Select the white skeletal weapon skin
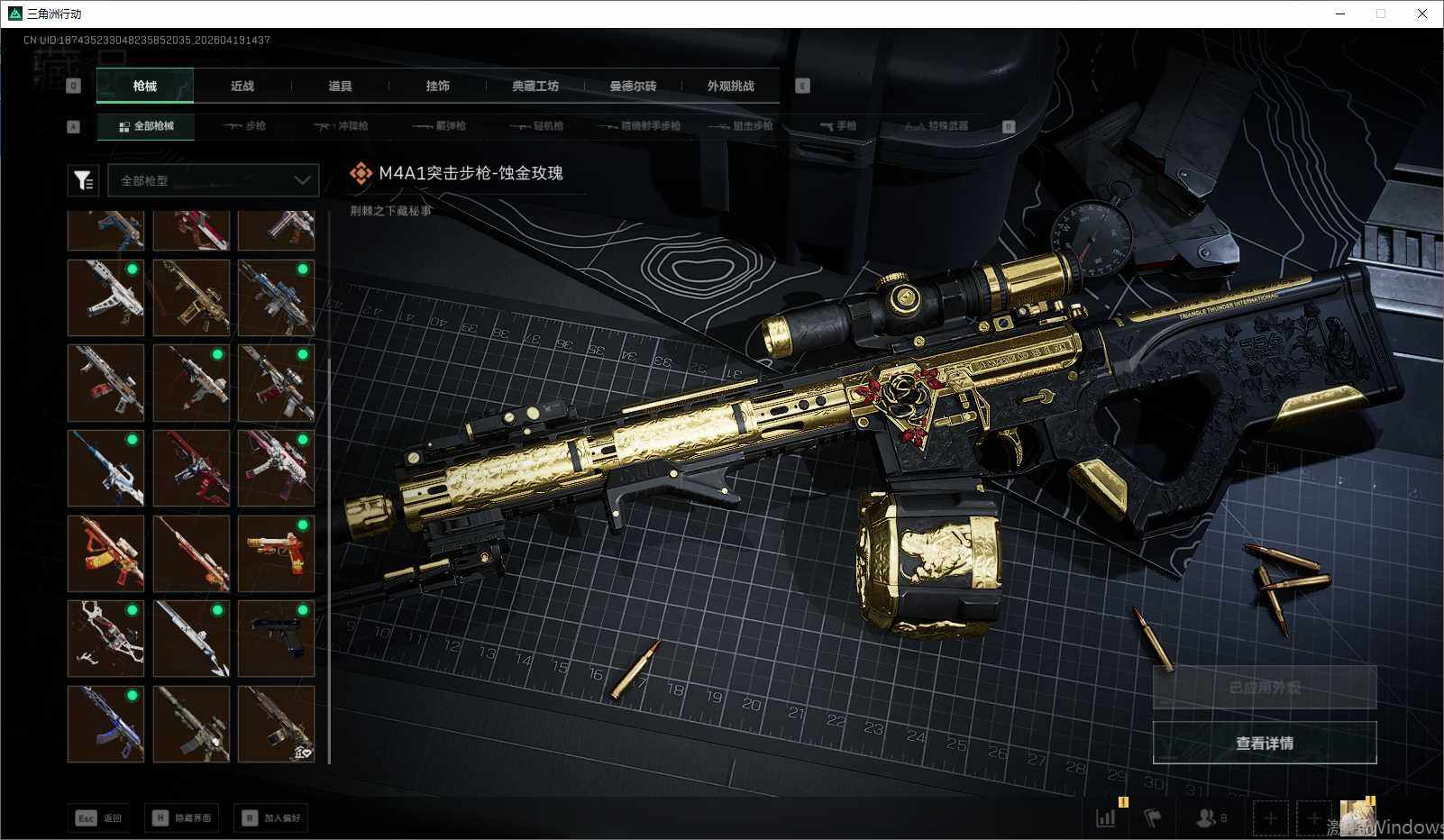 (x=105, y=638)
